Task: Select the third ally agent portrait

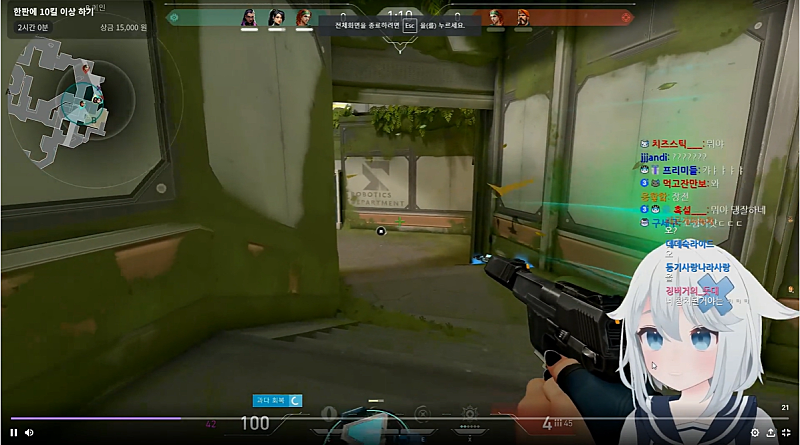Action: pyautogui.click(x=303, y=17)
